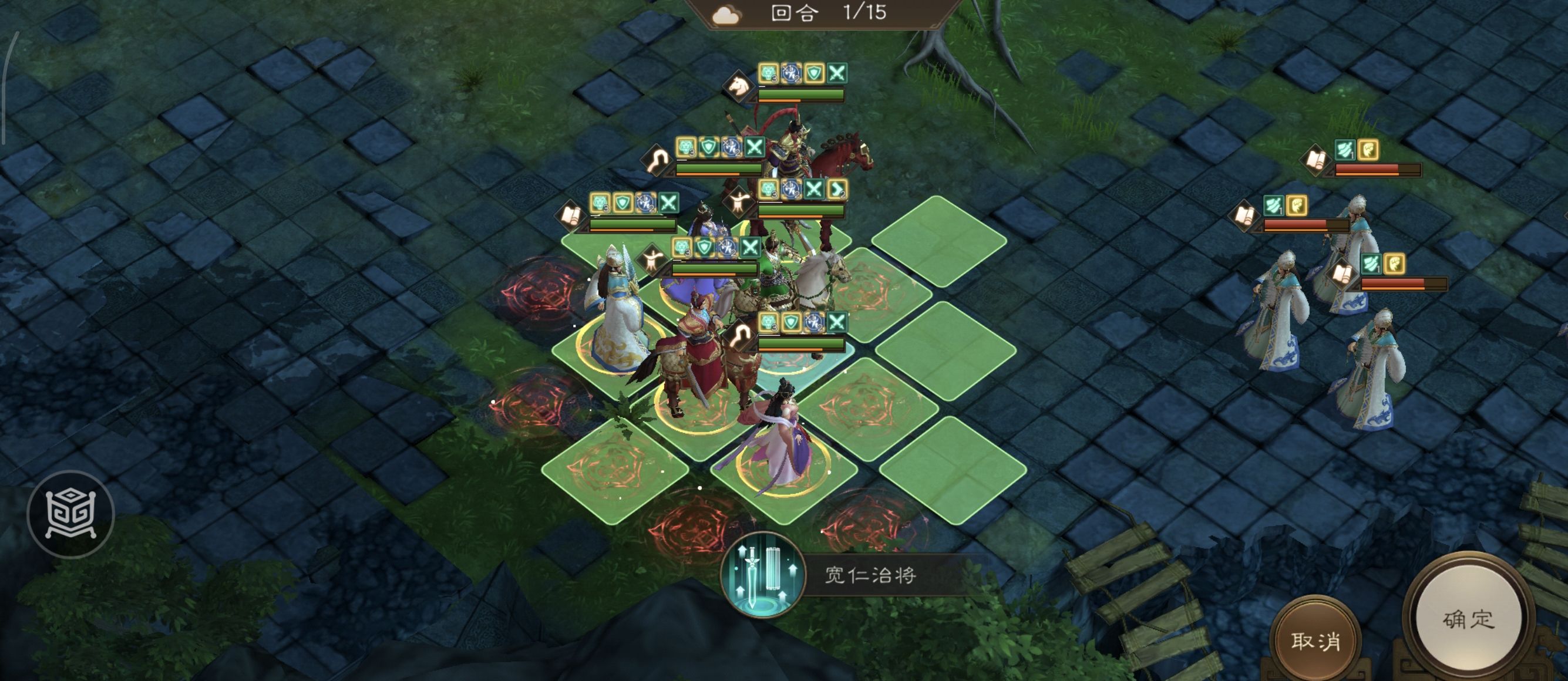
Task: Select the 宽仁治将 skill icon
Action: pyautogui.click(x=762, y=575)
